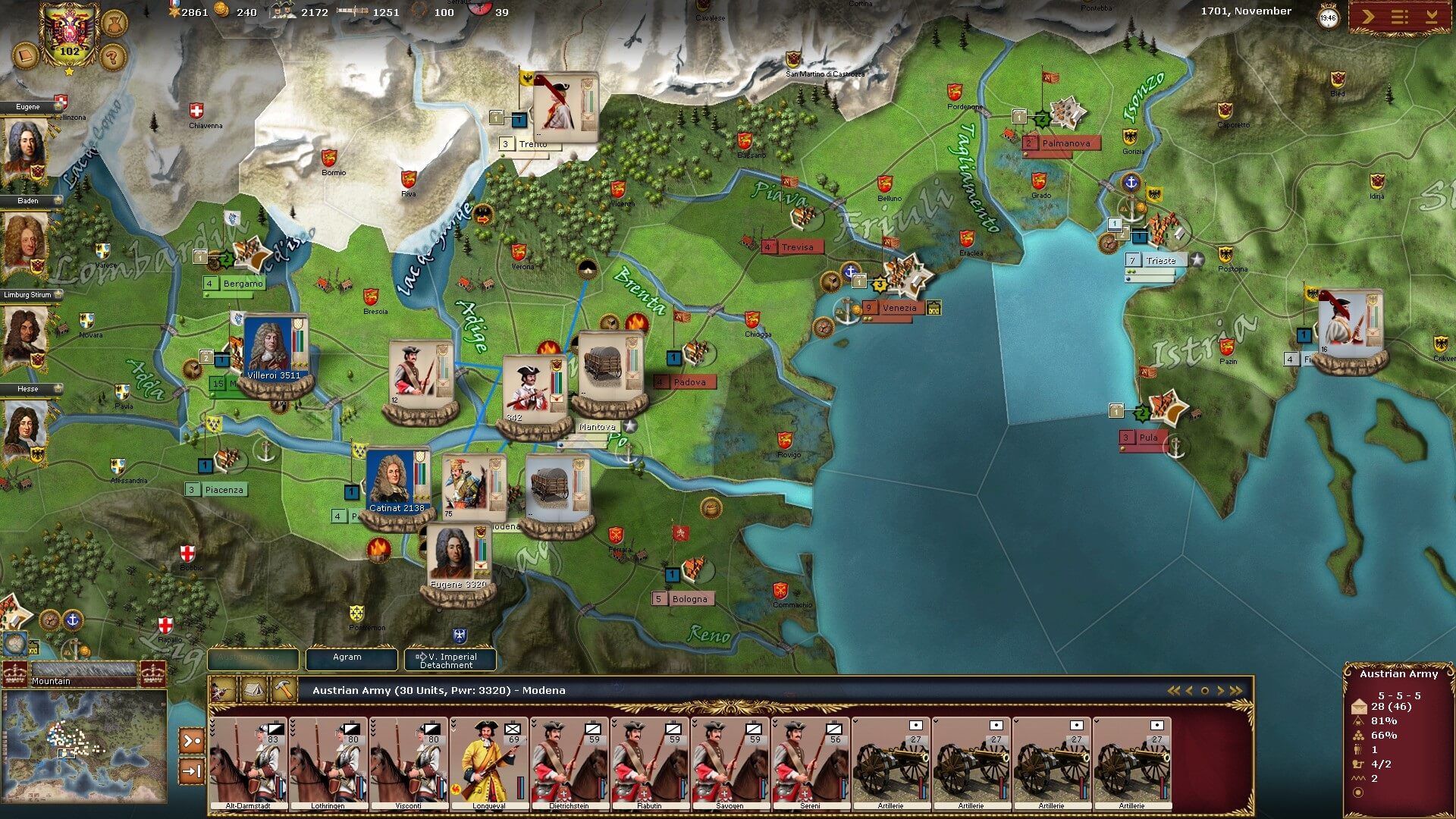Click the tent icon in the army panel

click(253, 690)
